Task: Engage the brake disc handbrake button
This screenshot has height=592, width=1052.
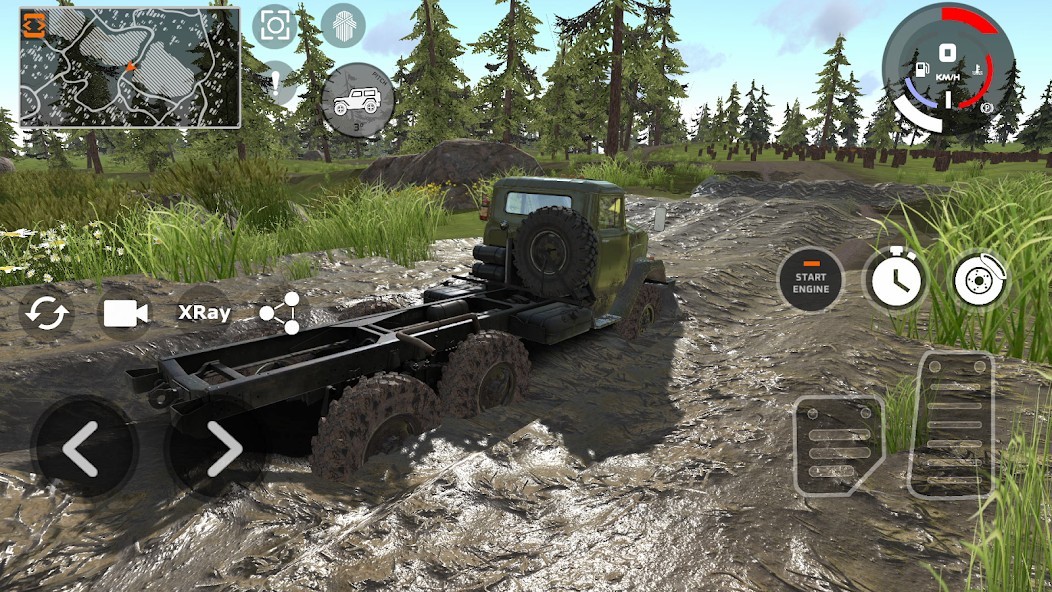Action: (980, 281)
